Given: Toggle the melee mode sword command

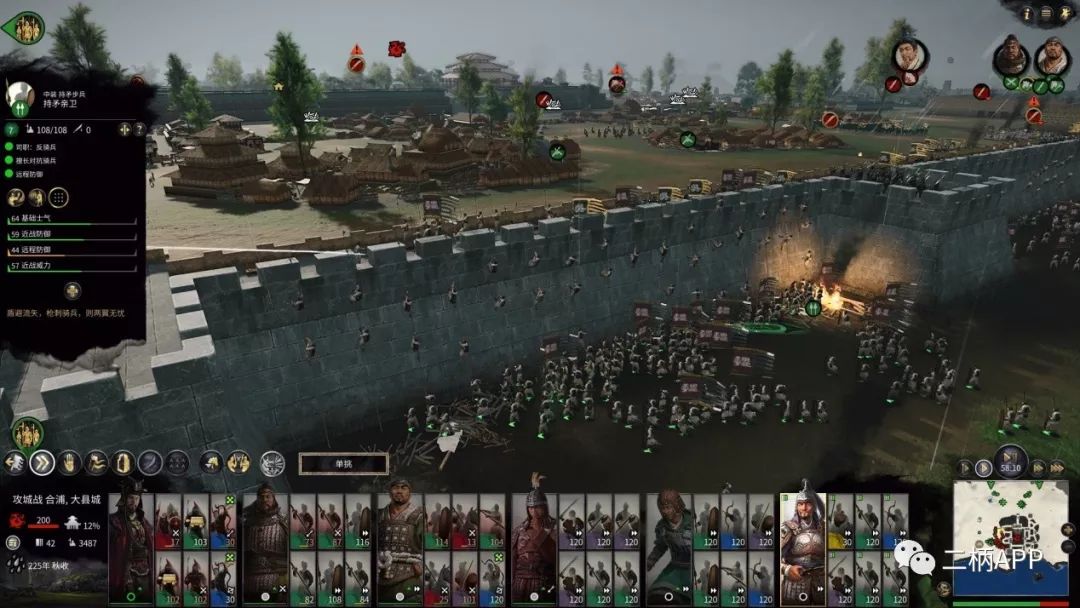Looking at the screenshot, I should (x=150, y=462).
